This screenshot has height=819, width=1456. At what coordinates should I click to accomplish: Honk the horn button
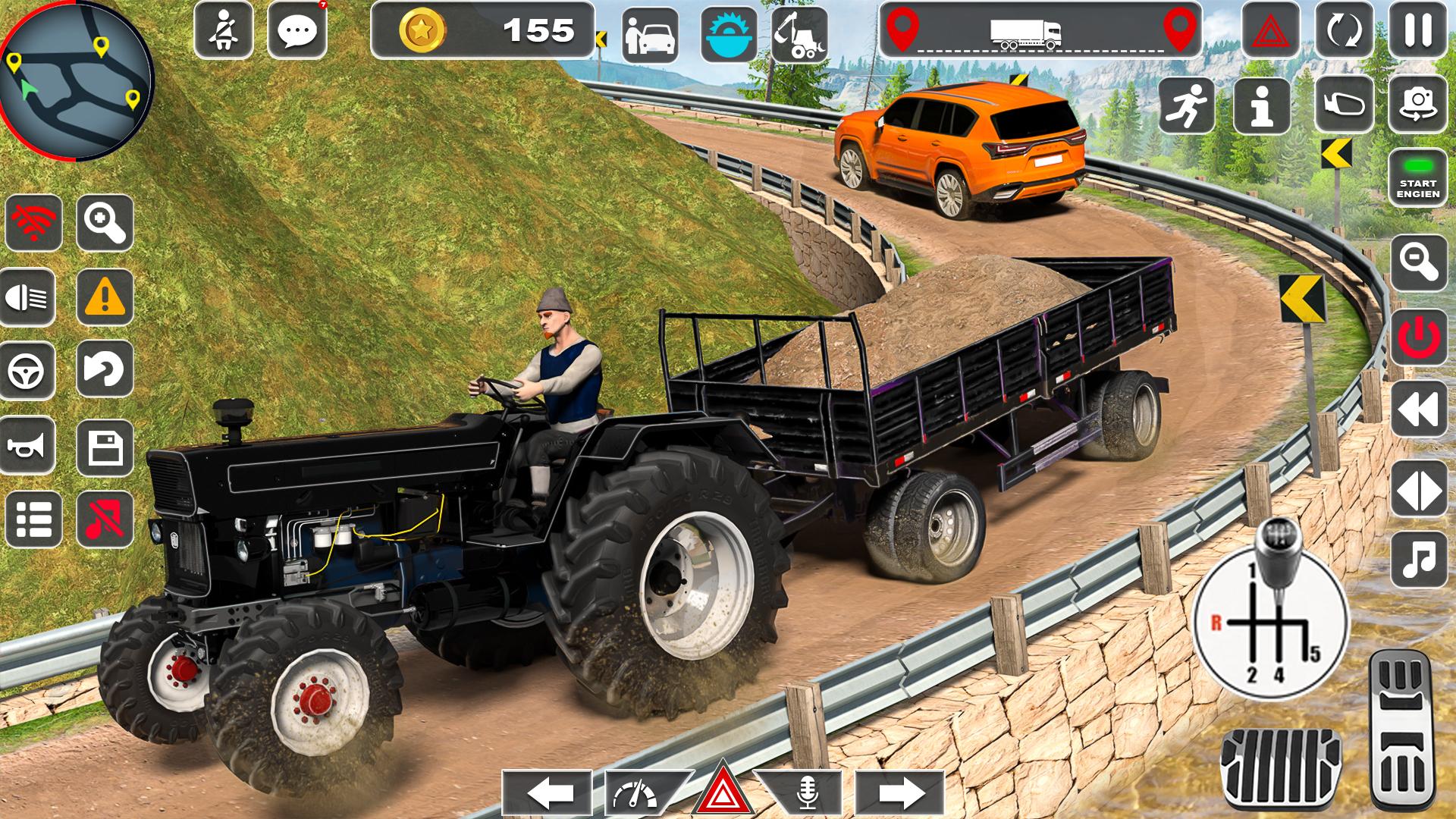click(x=31, y=445)
